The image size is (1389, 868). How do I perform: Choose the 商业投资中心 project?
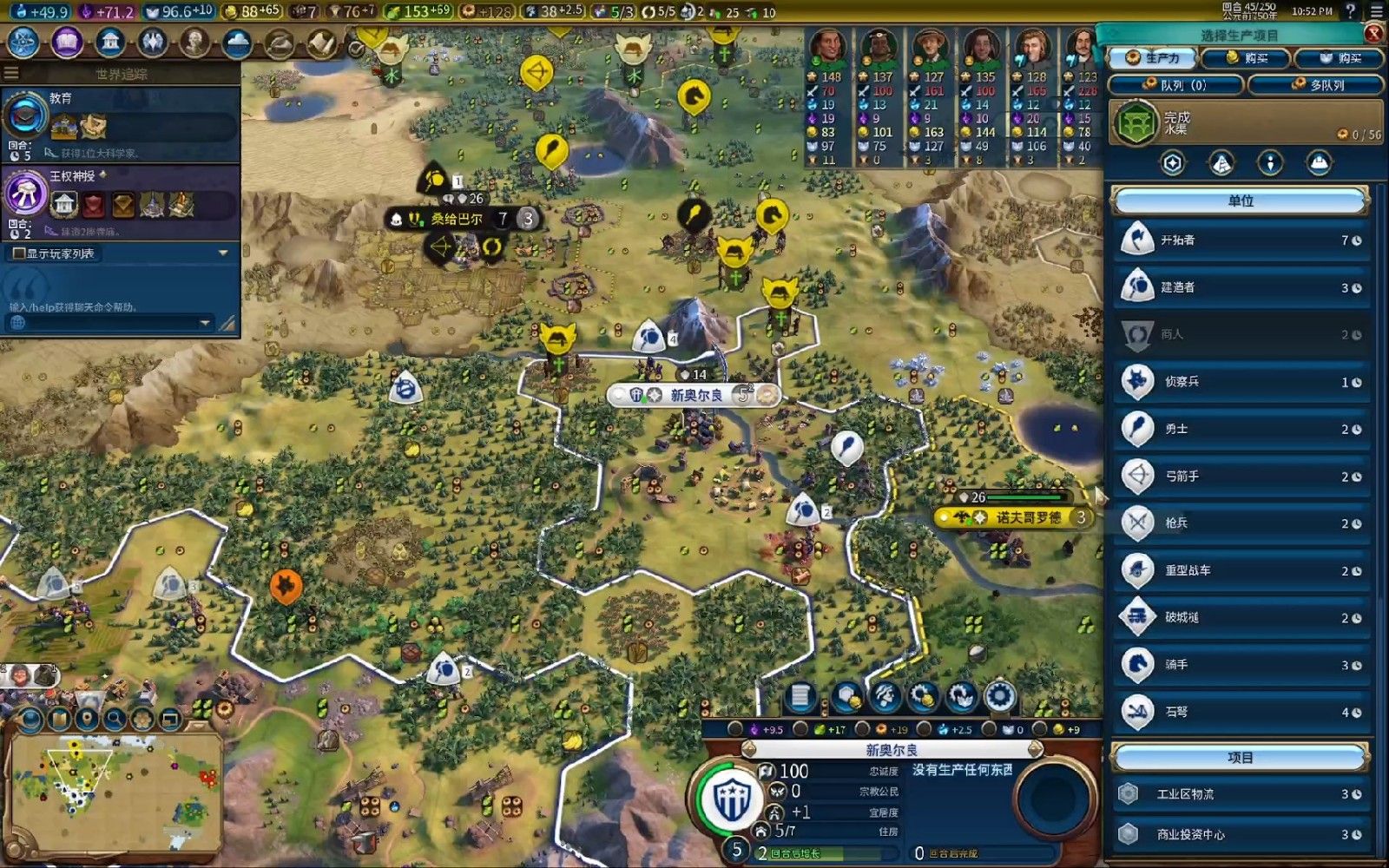[1241, 834]
